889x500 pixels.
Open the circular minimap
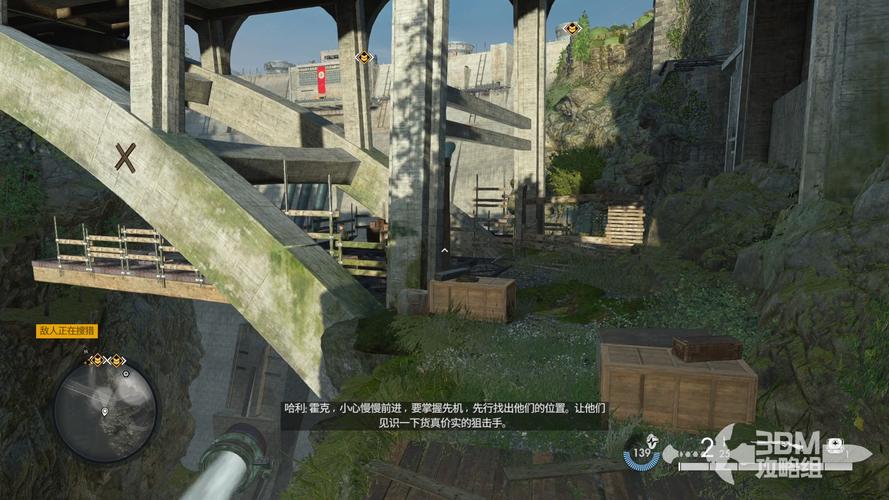pyautogui.click(x=105, y=411)
